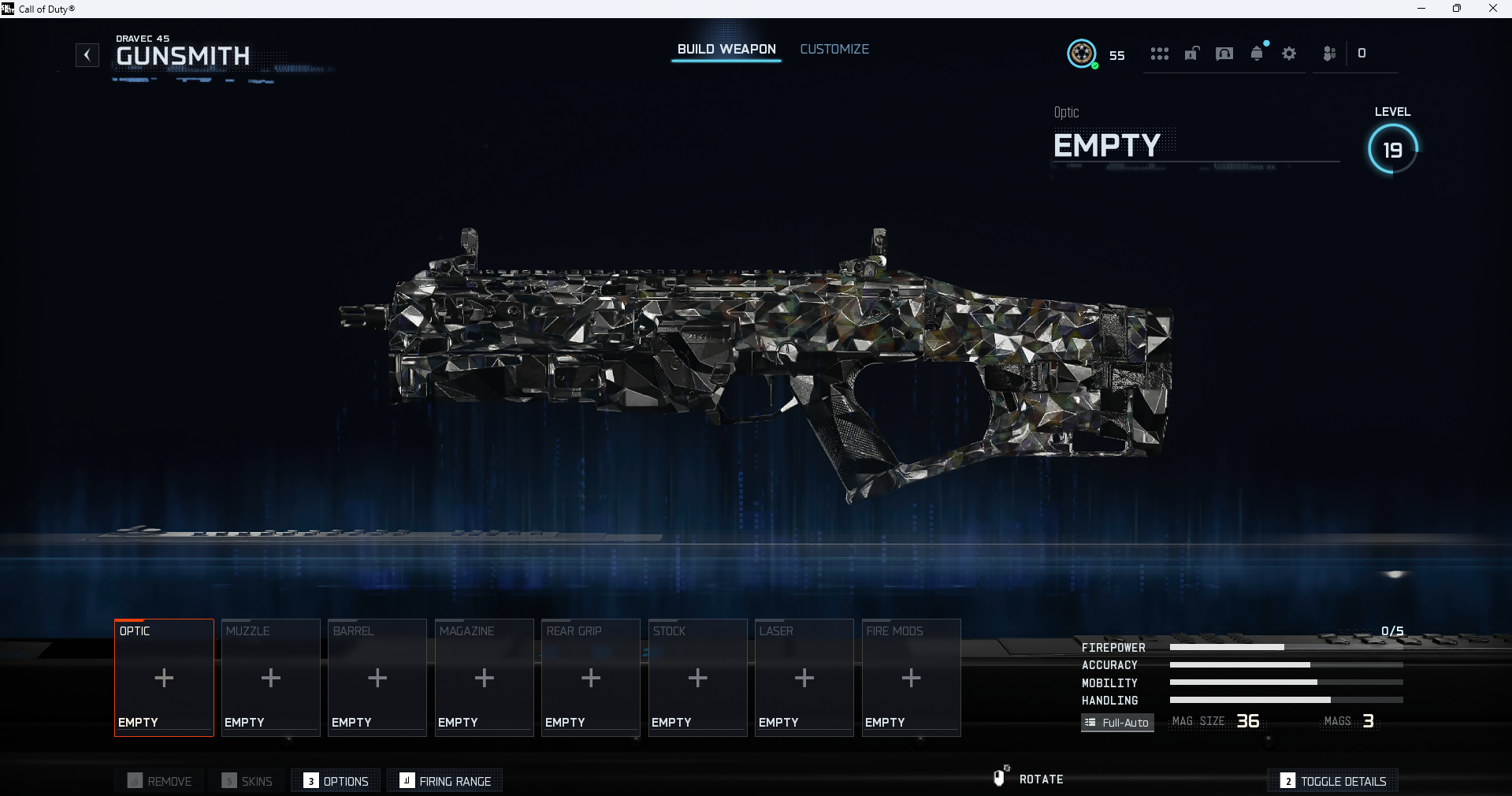Open the Stock attachment slot
Viewport: 1512px width, 796px height.
697,678
